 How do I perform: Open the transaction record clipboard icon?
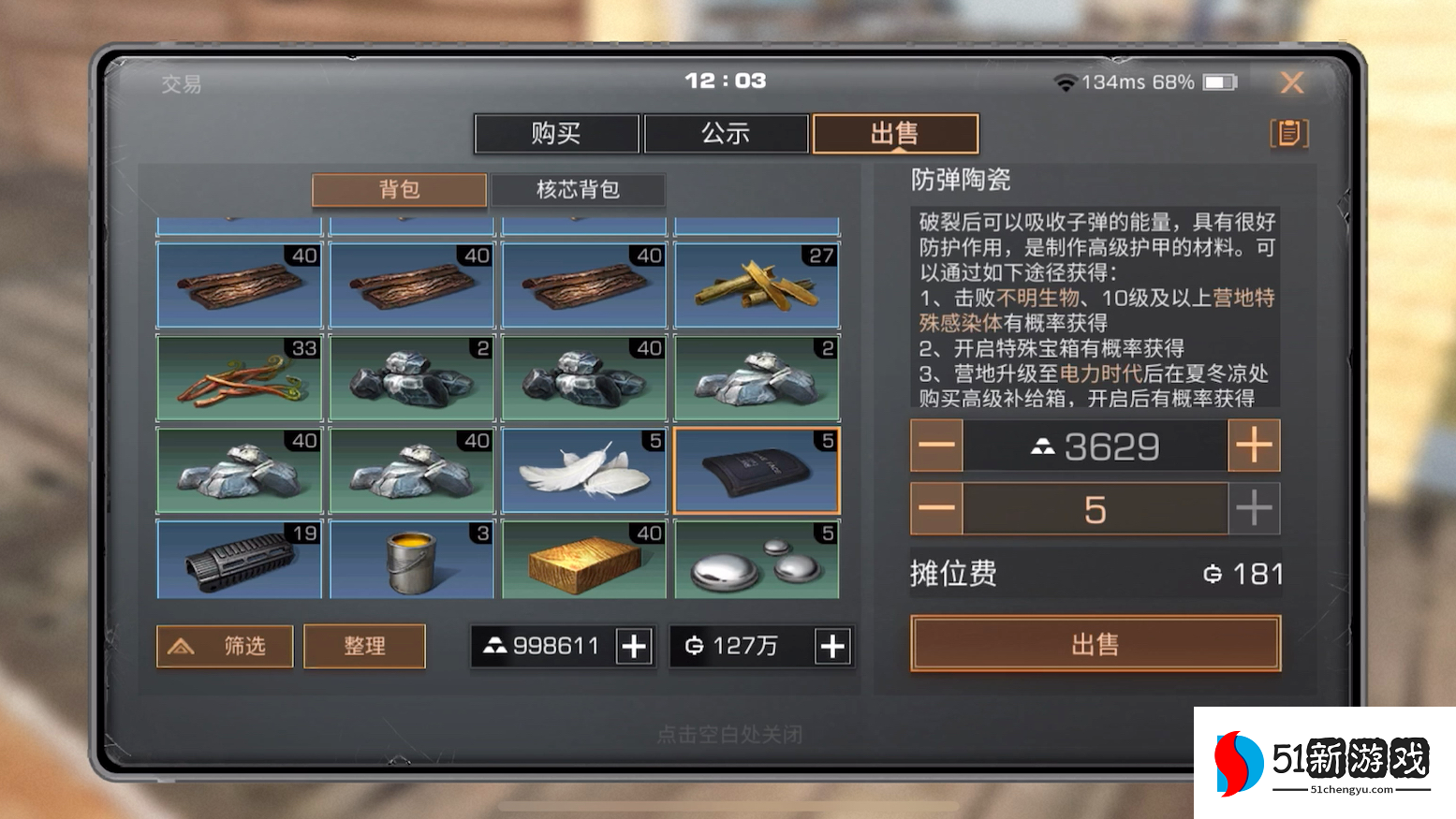[1290, 133]
